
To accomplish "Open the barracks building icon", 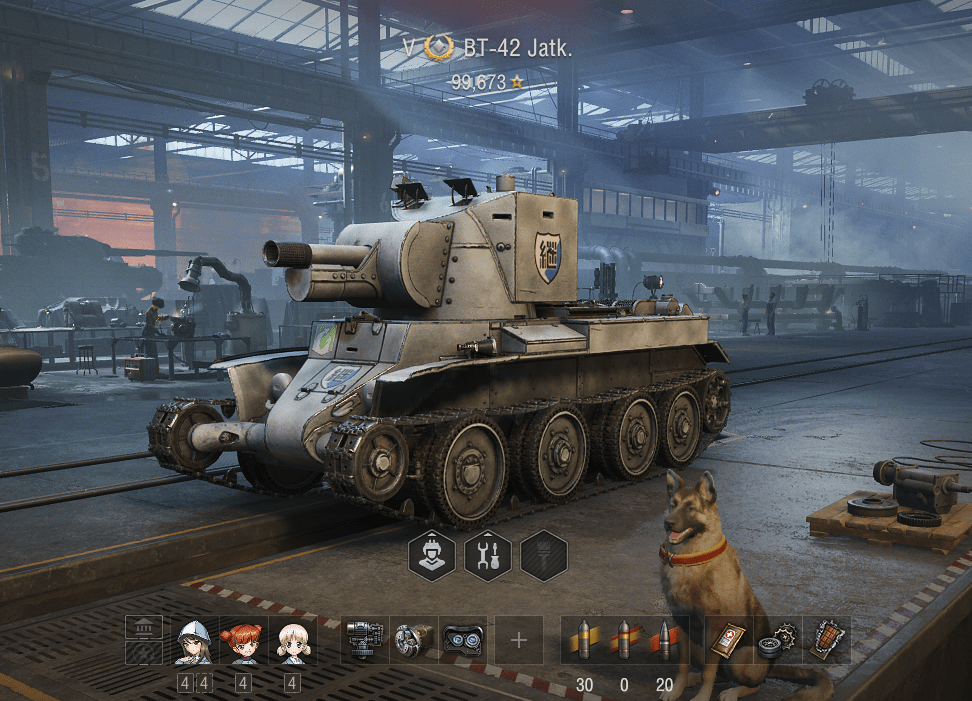I will tap(144, 628).
